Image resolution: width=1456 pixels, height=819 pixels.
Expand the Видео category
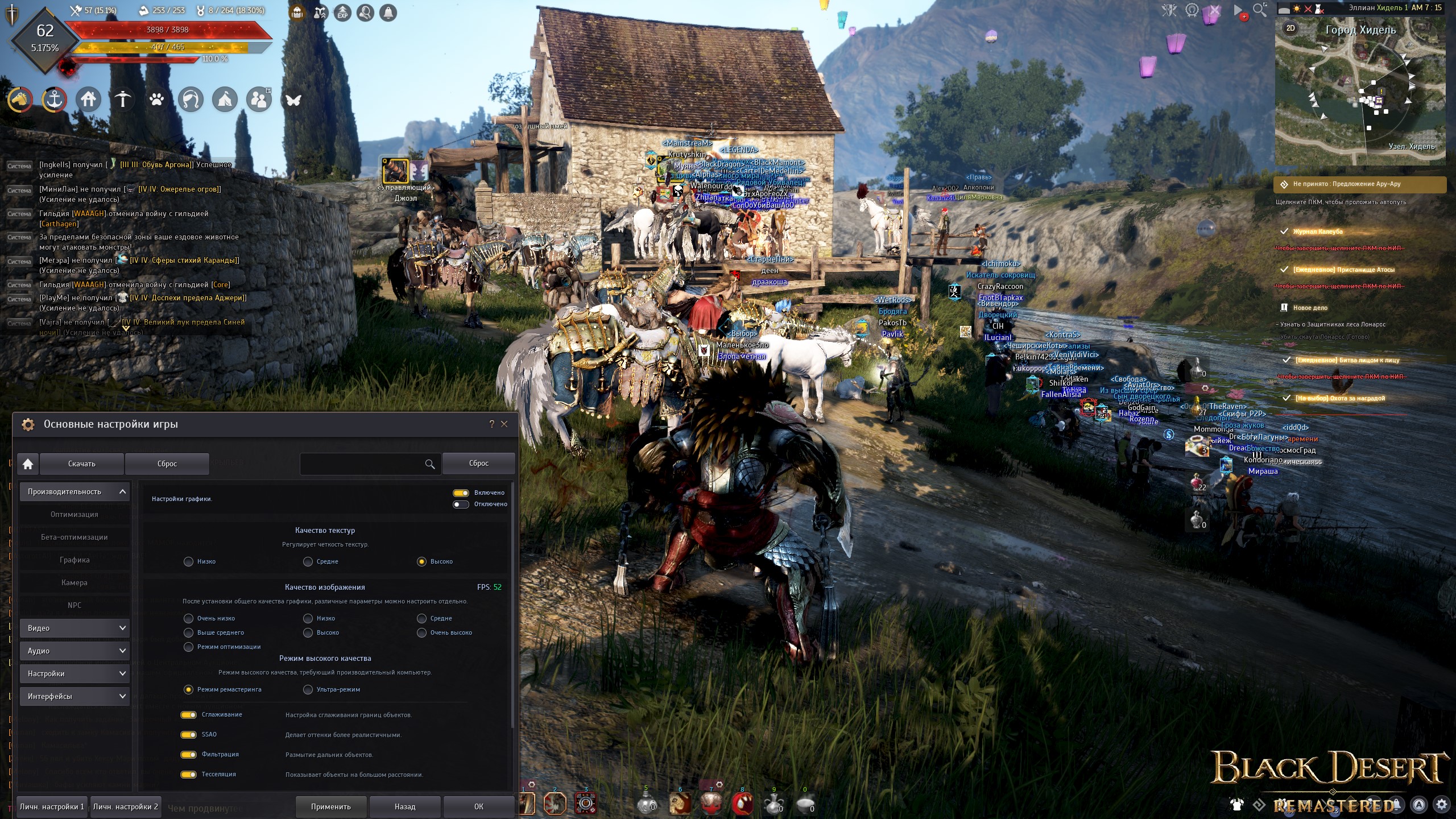(x=75, y=628)
